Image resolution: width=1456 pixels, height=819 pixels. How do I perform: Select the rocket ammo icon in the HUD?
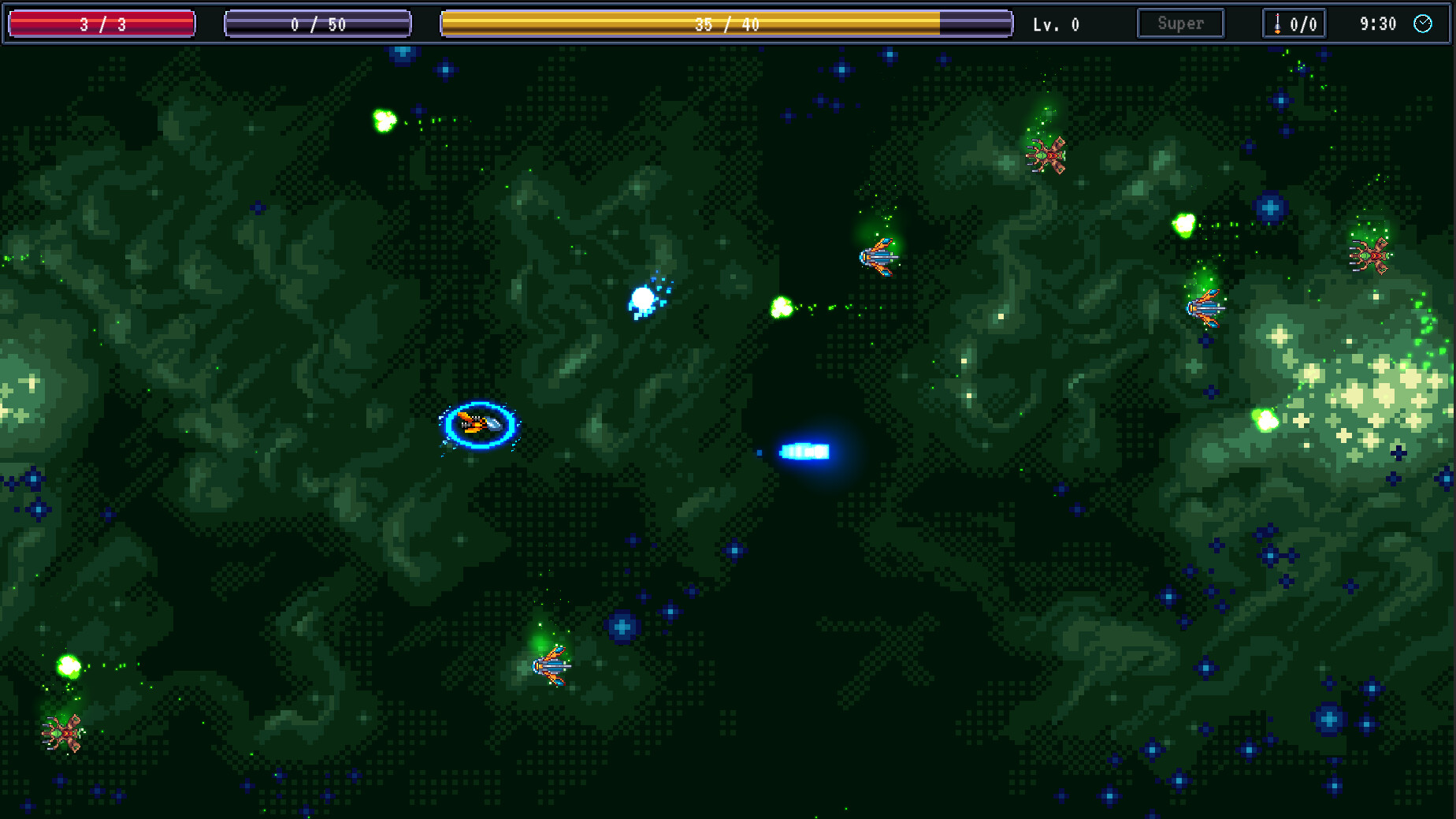(x=1278, y=24)
